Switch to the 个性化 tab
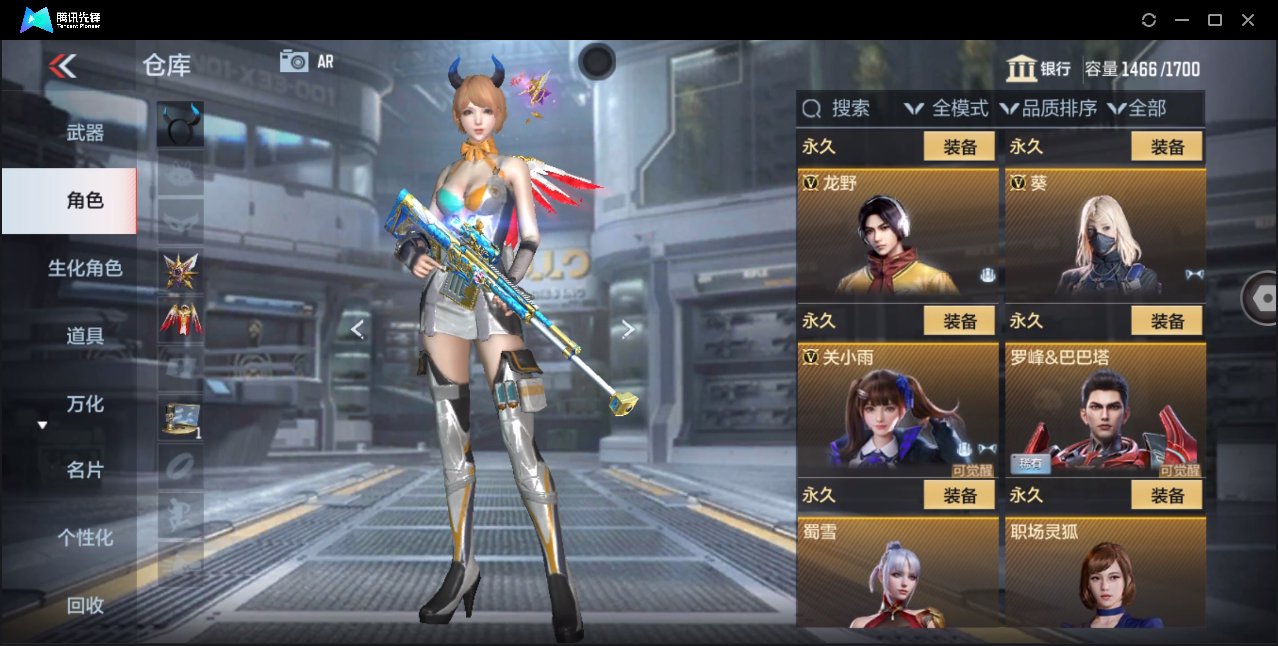 pyautogui.click(x=85, y=538)
